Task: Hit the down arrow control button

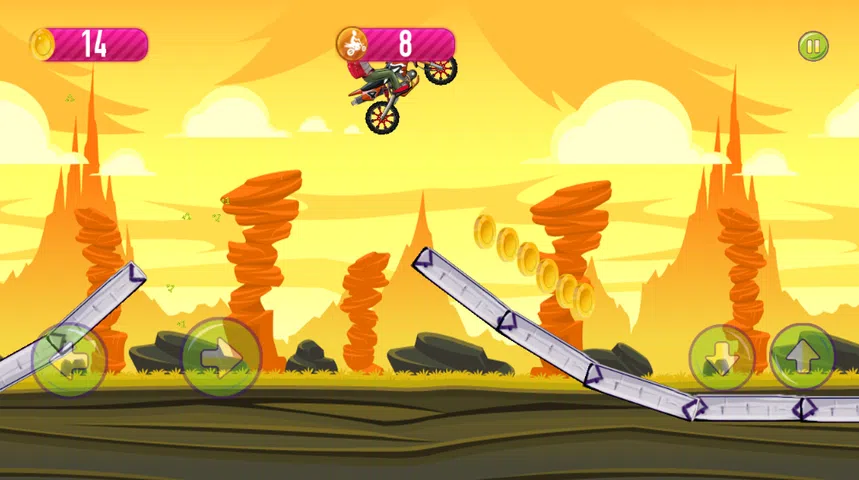Action: (x=722, y=357)
